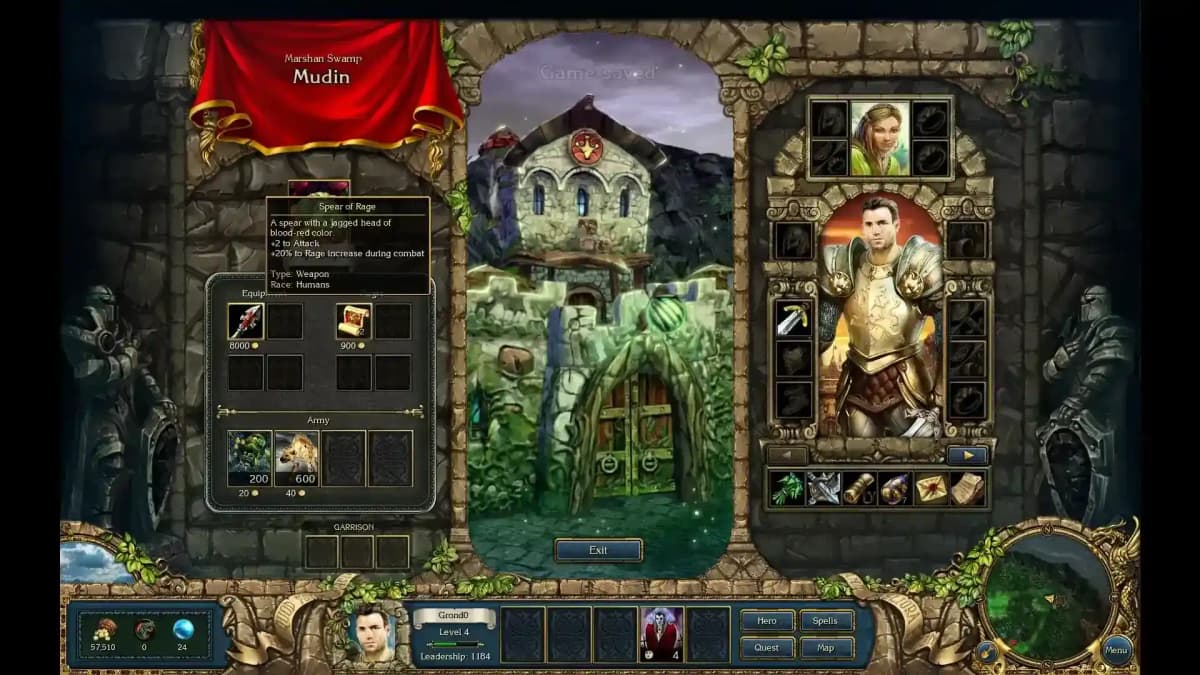The width and height of the screenshot is (1200, 675).
Task: Click the female companion portrait
Action: pyautogui.click(x=880, y=138)
